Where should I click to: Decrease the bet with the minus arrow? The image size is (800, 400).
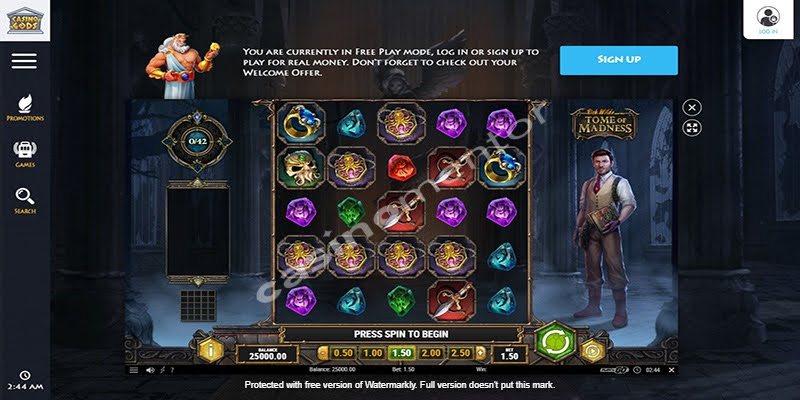322,353
